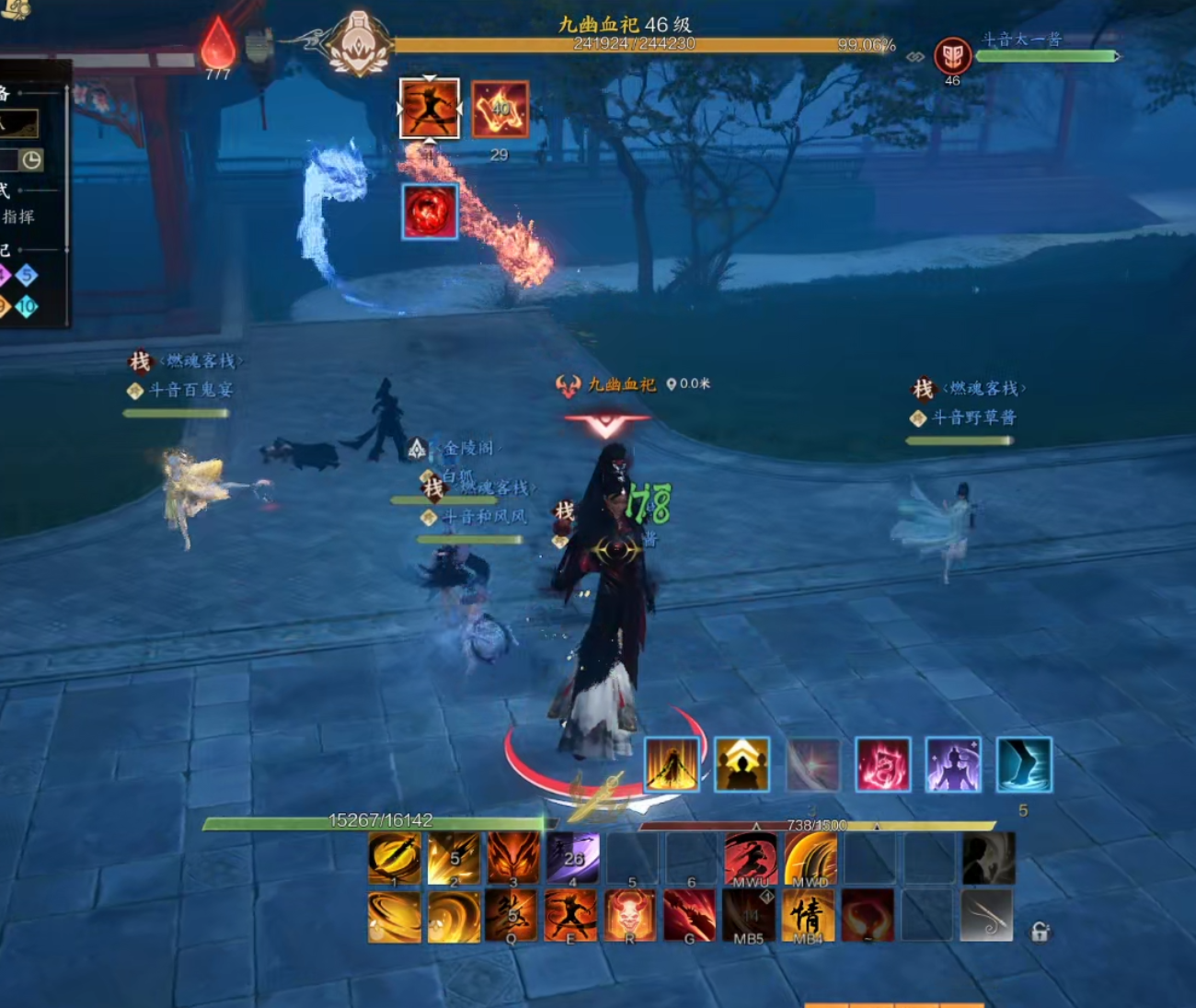Image resolution: width=1196 pixels, height=1008 pixels.
Task: Select the golden warrior stance skill icon
Action: [672, 764]
